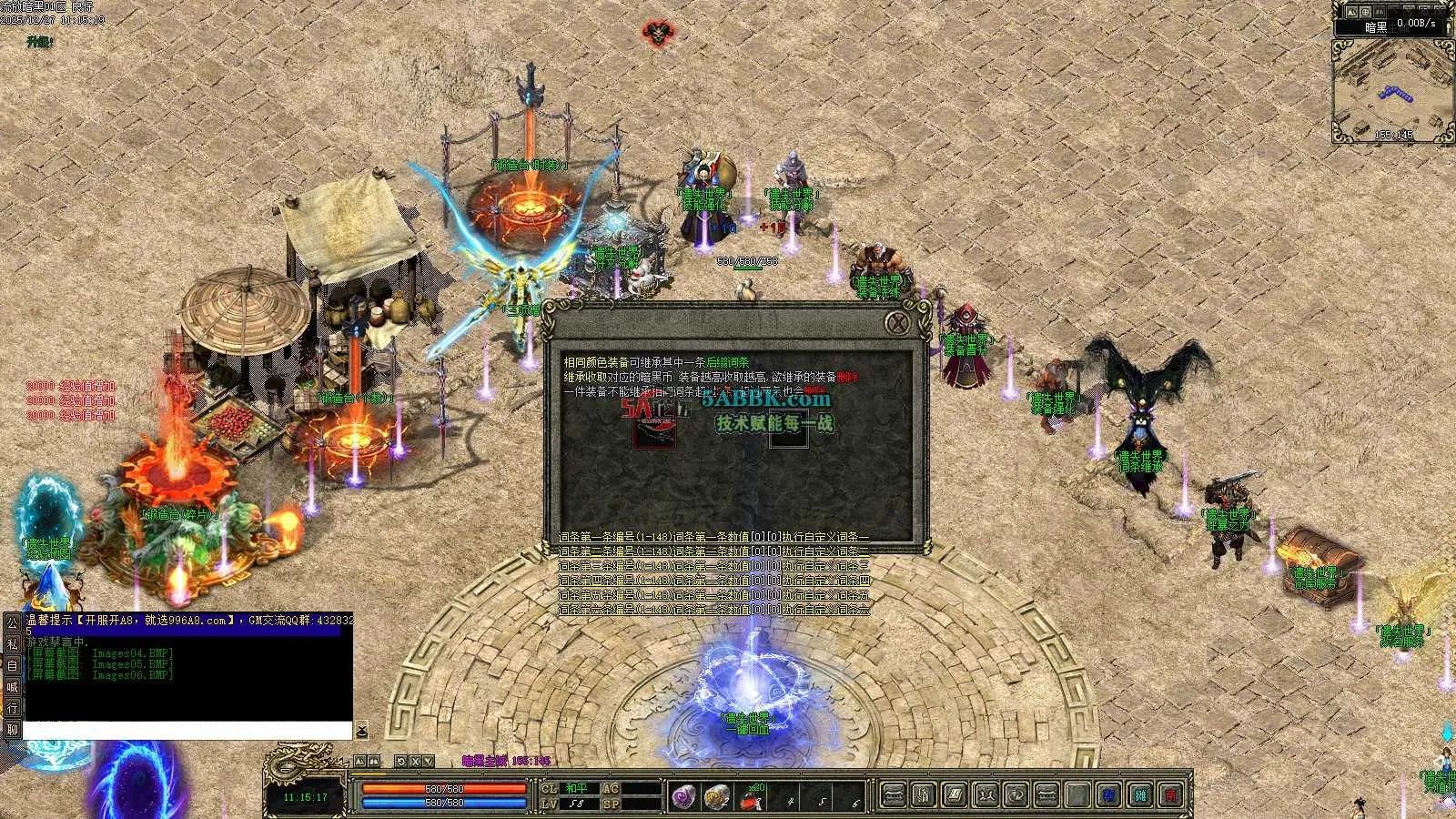Click the first affix line under the dialog
This screenshot has width=1456, height=819.
[x=713, y=538]
